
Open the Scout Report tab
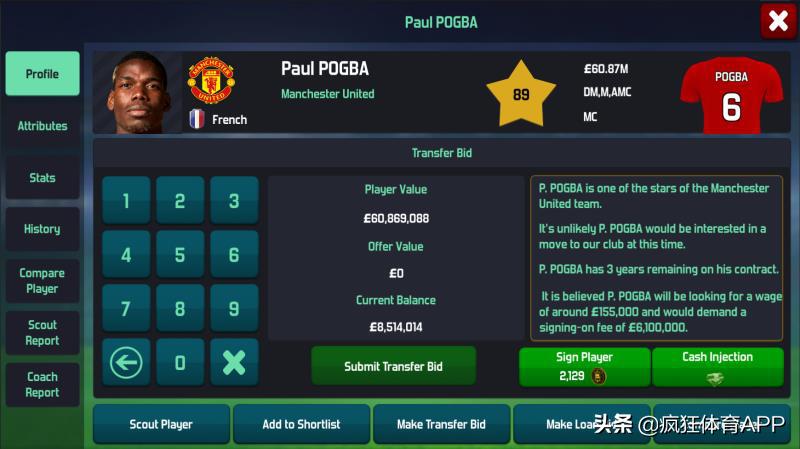click(x=42, y=333)
